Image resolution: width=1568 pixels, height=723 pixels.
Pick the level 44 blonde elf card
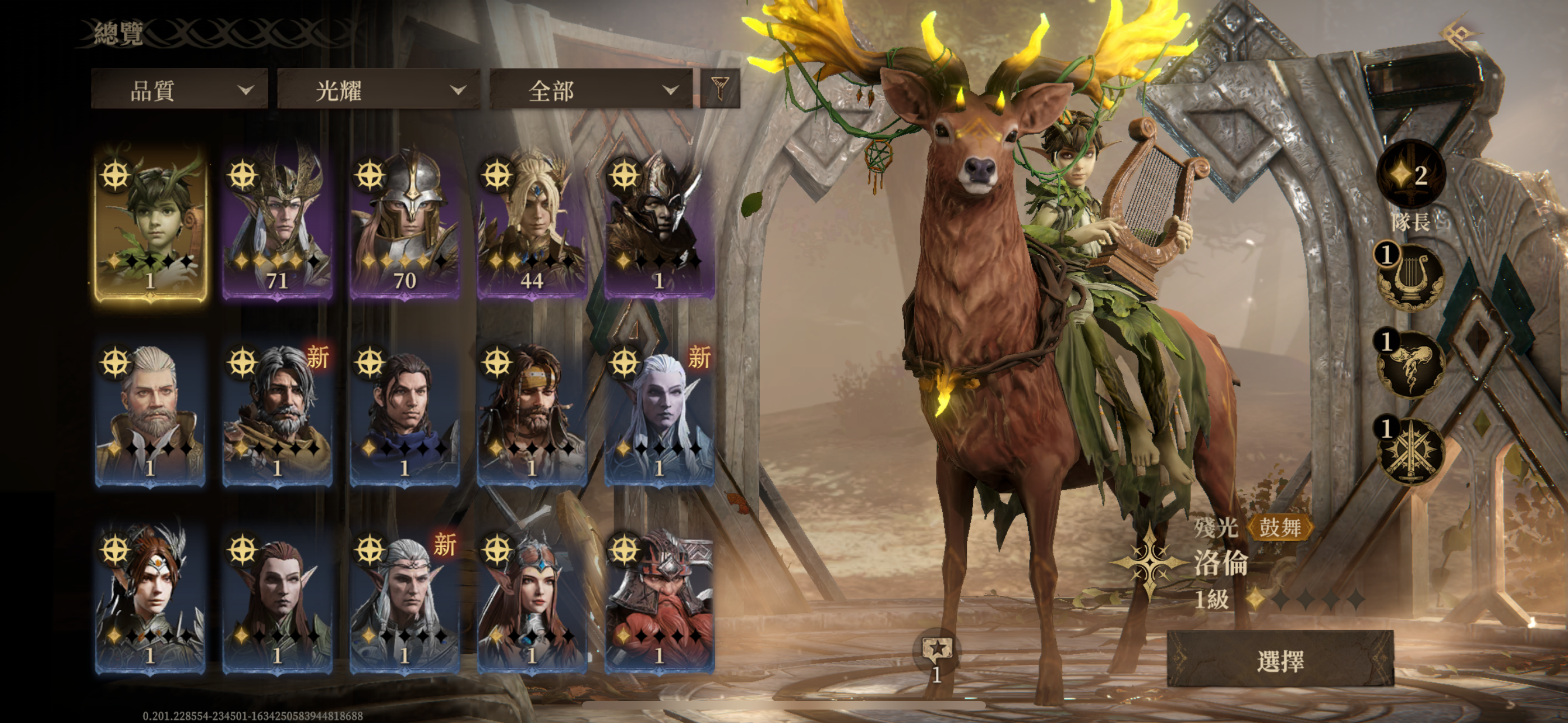pos(532,223)
